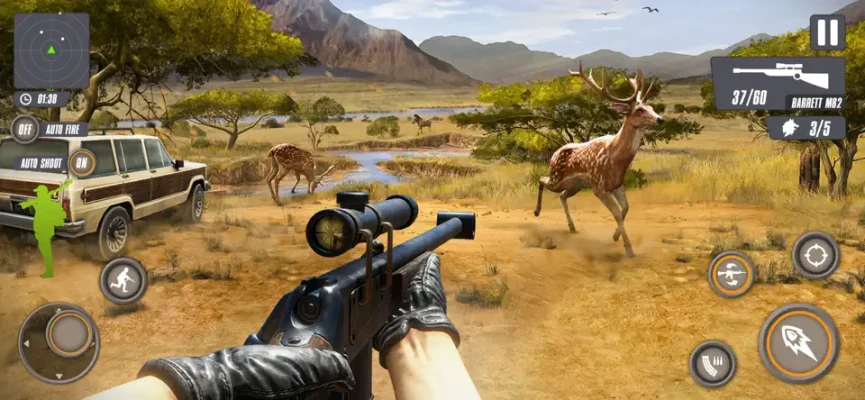The image size is (865, 400).
Task: Fire the weapon with the bullet button
Action: (798, 343)
